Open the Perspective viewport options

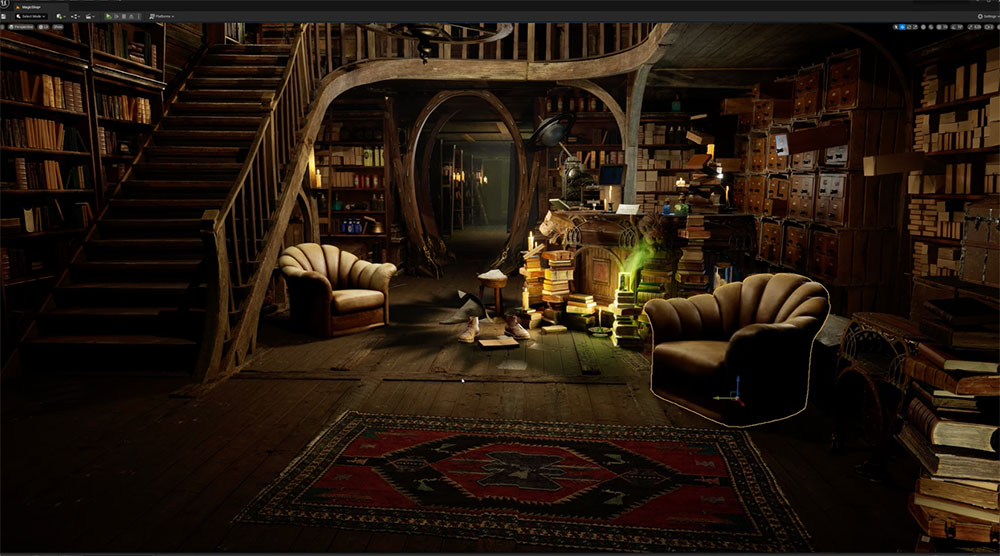[24, 27]
